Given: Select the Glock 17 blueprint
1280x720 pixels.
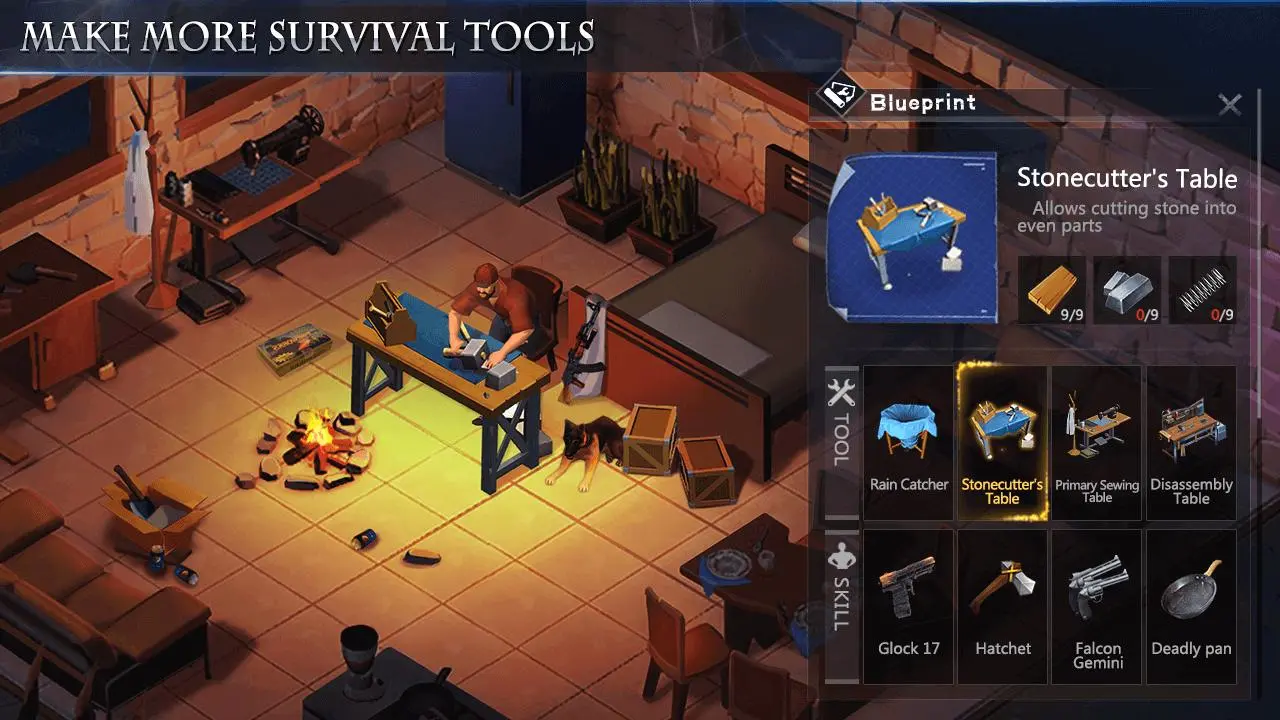Looking at the screenshot, I should click(x=908, y=606).
